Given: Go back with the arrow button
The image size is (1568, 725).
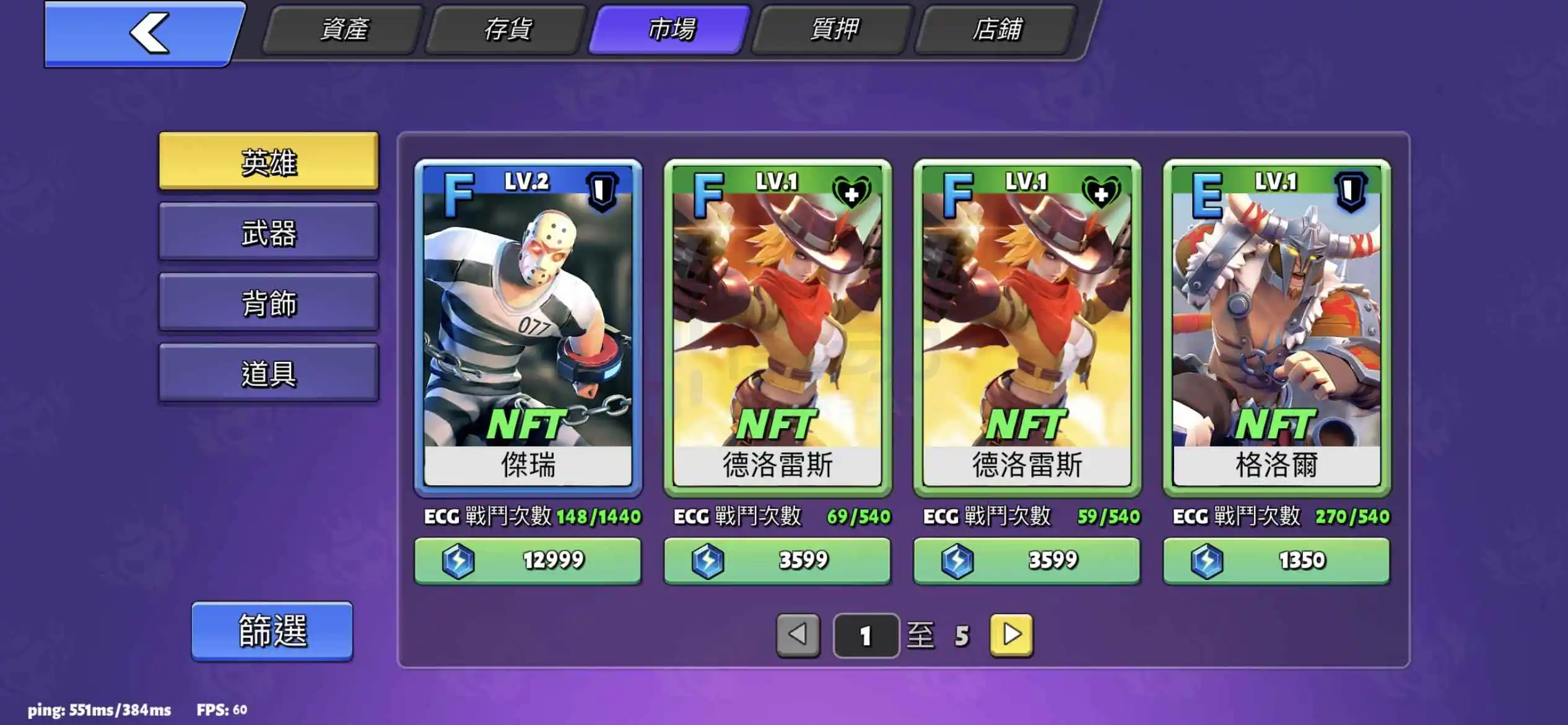Looking at the screenshot, I should click(146, 33).
